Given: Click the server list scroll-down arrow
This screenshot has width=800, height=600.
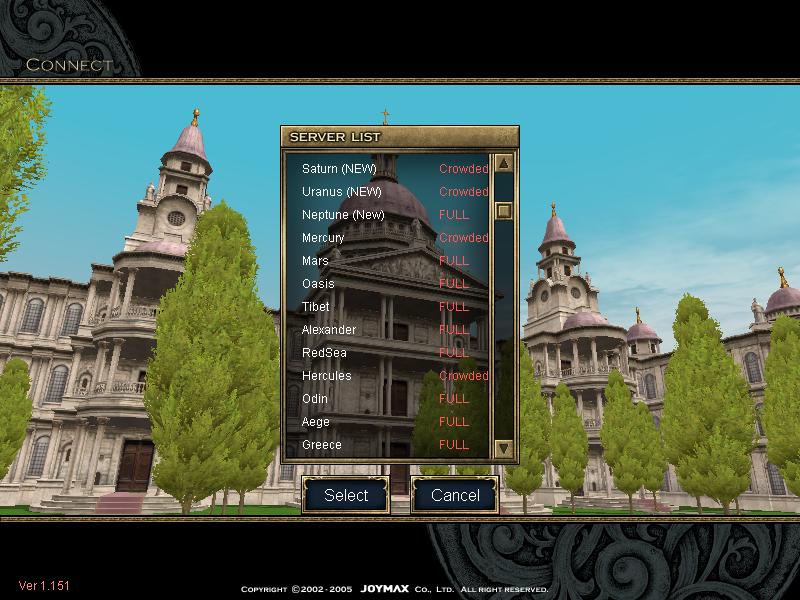Looking at the screenshot, I should point(504,448).
